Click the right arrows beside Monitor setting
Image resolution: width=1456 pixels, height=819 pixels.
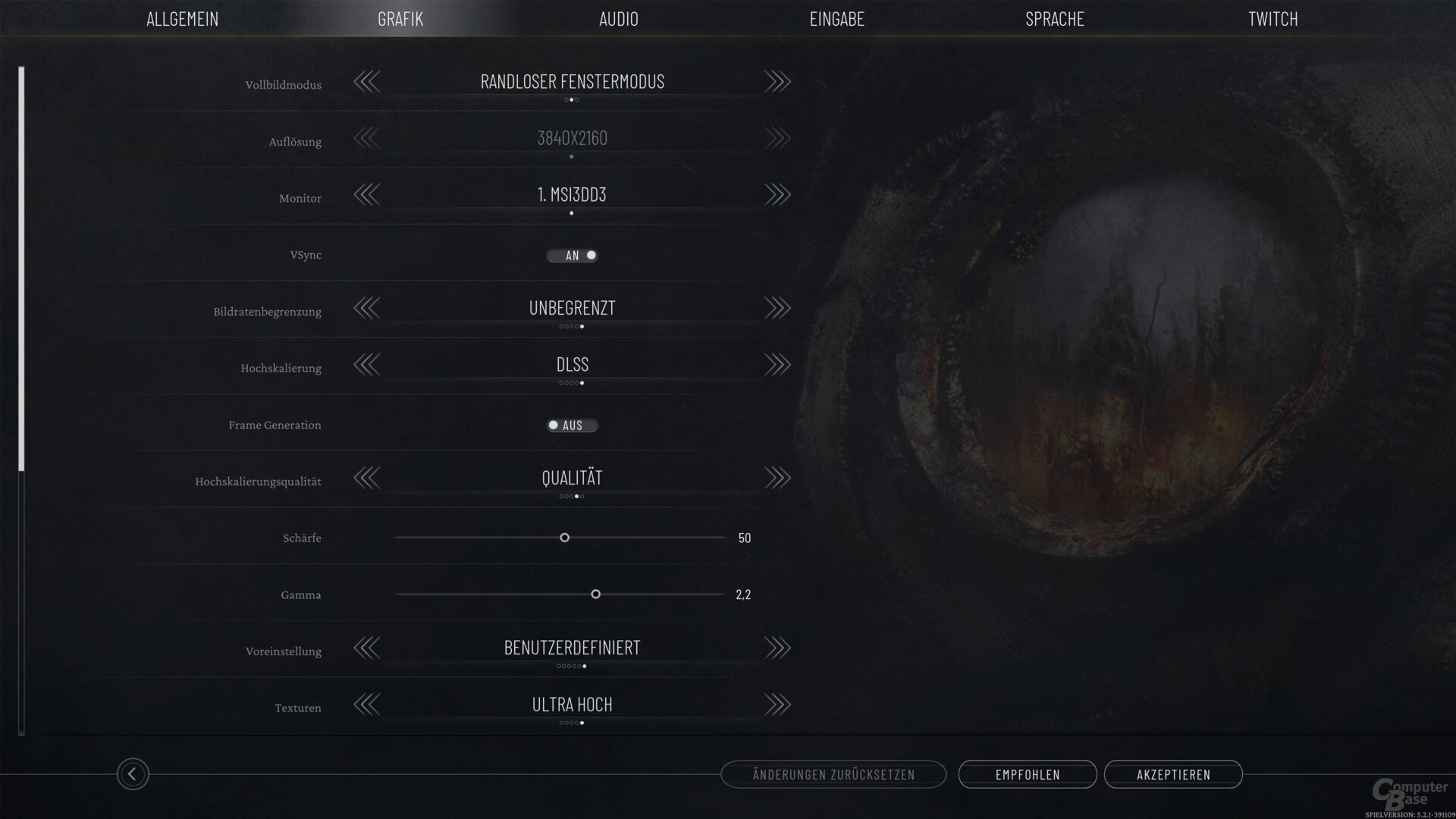[x=778, y=194]
